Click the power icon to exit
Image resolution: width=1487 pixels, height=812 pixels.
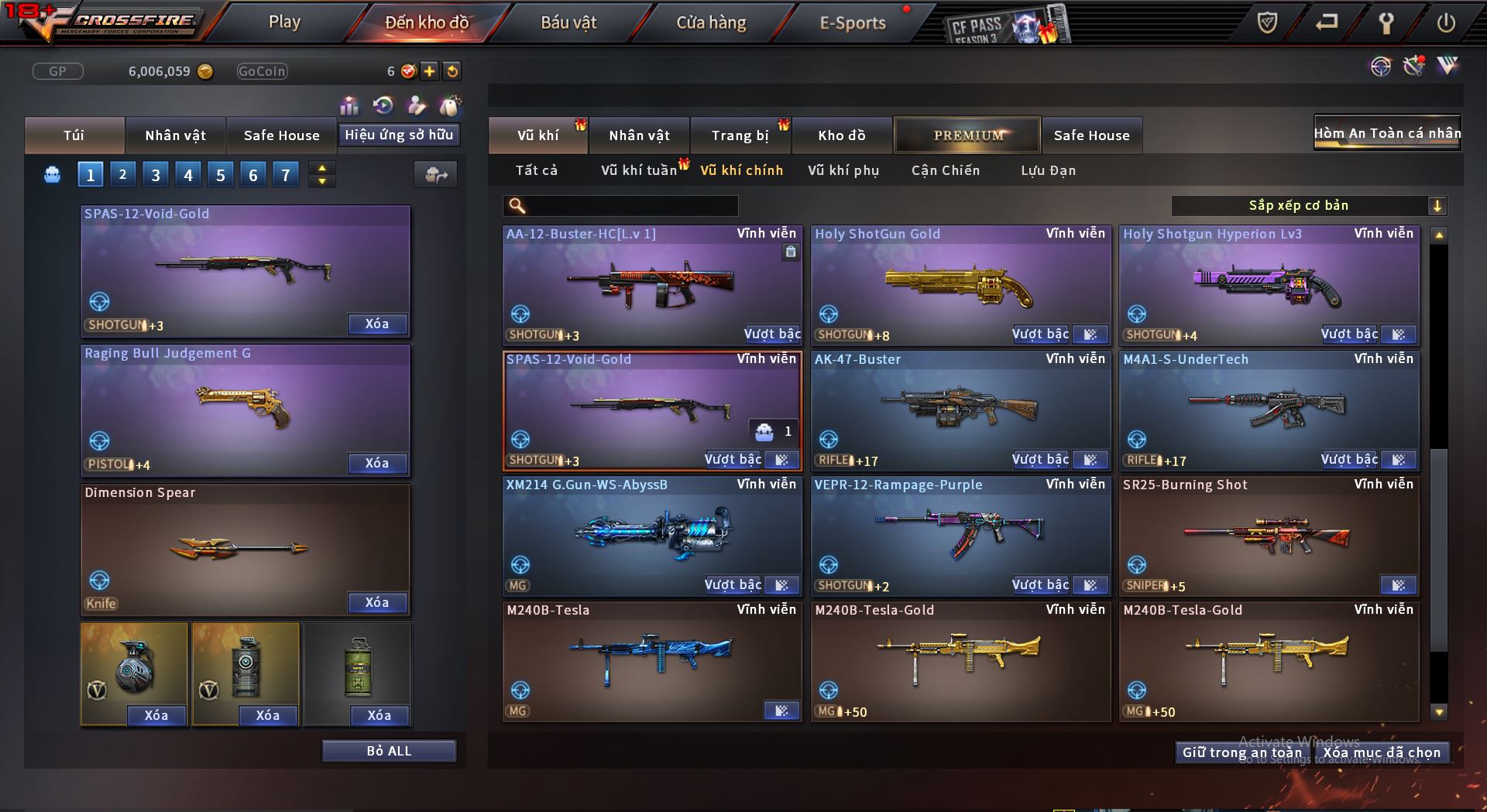tap(1445, 22)
